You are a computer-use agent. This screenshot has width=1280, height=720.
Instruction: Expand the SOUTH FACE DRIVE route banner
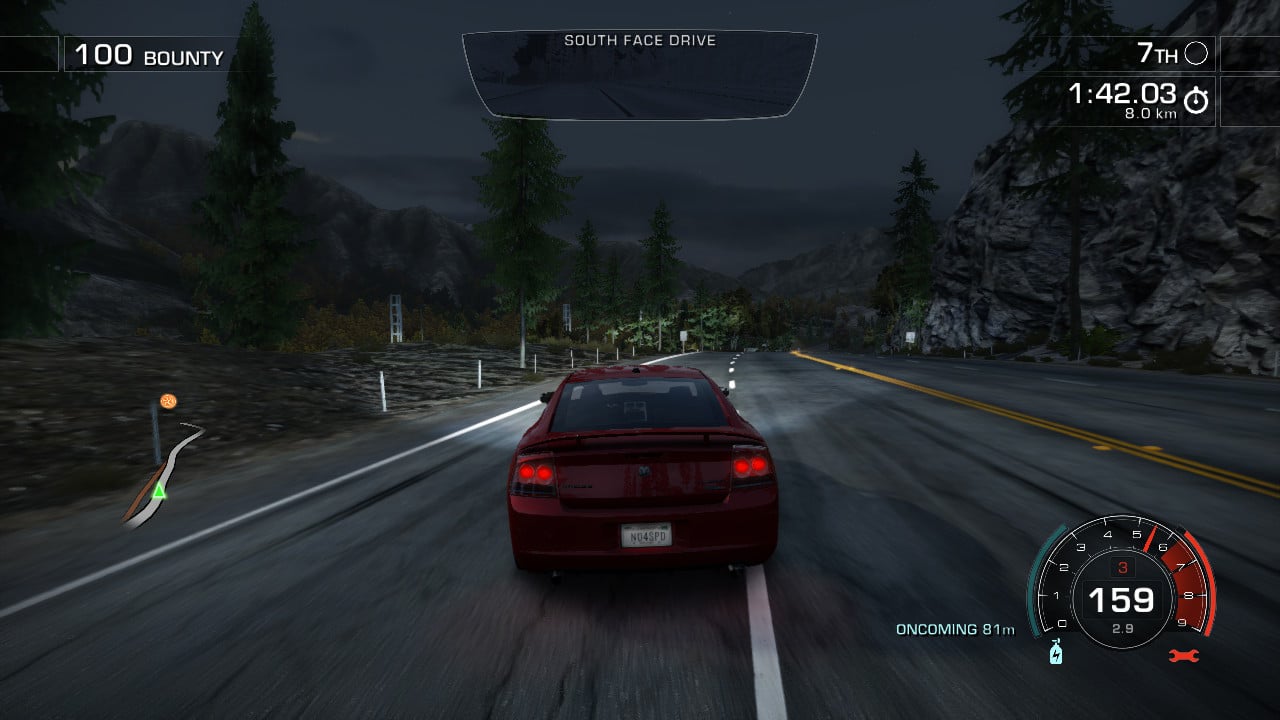pos(640,41)
